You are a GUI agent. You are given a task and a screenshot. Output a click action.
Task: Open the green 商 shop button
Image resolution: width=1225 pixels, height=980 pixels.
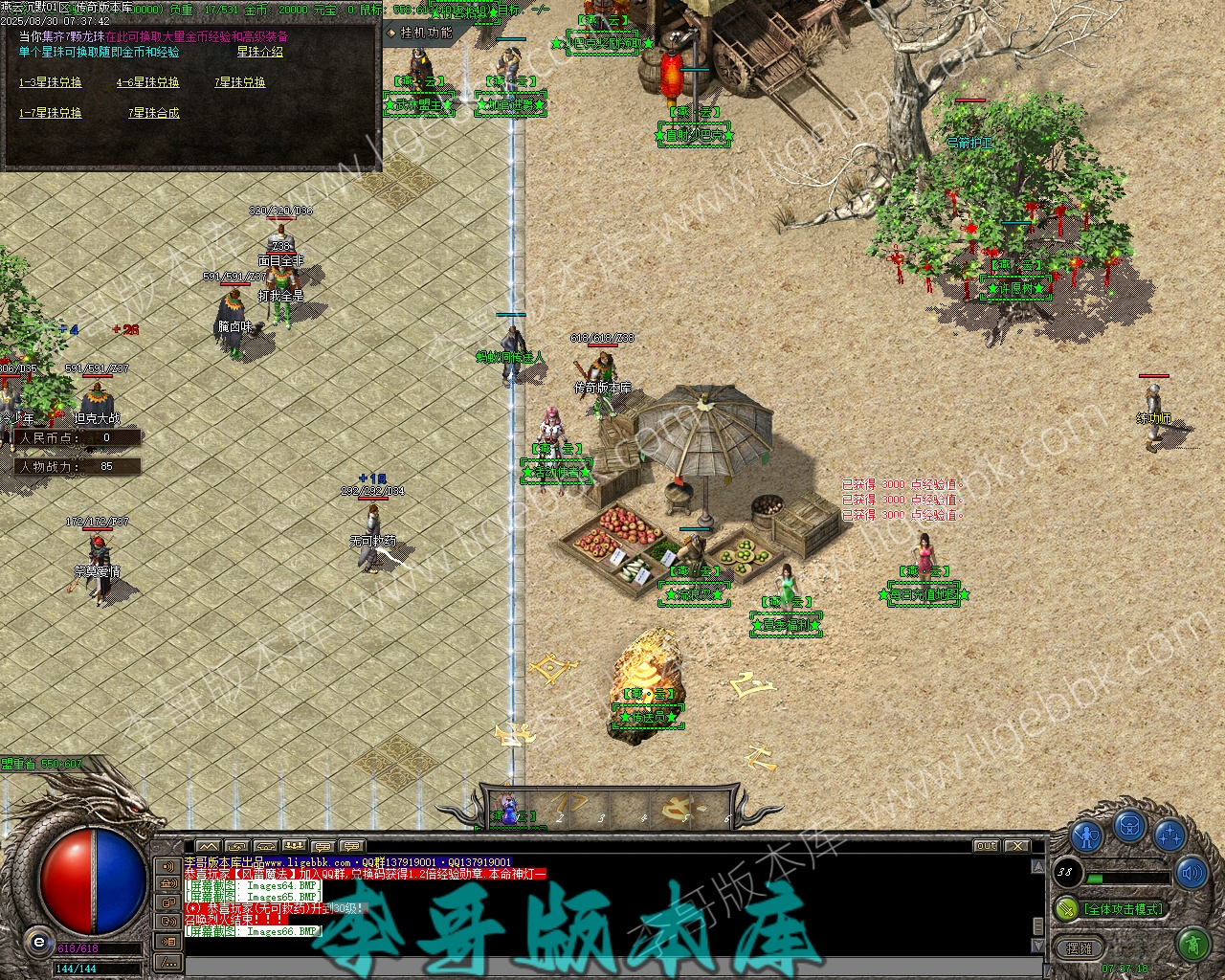point(1192,946)
